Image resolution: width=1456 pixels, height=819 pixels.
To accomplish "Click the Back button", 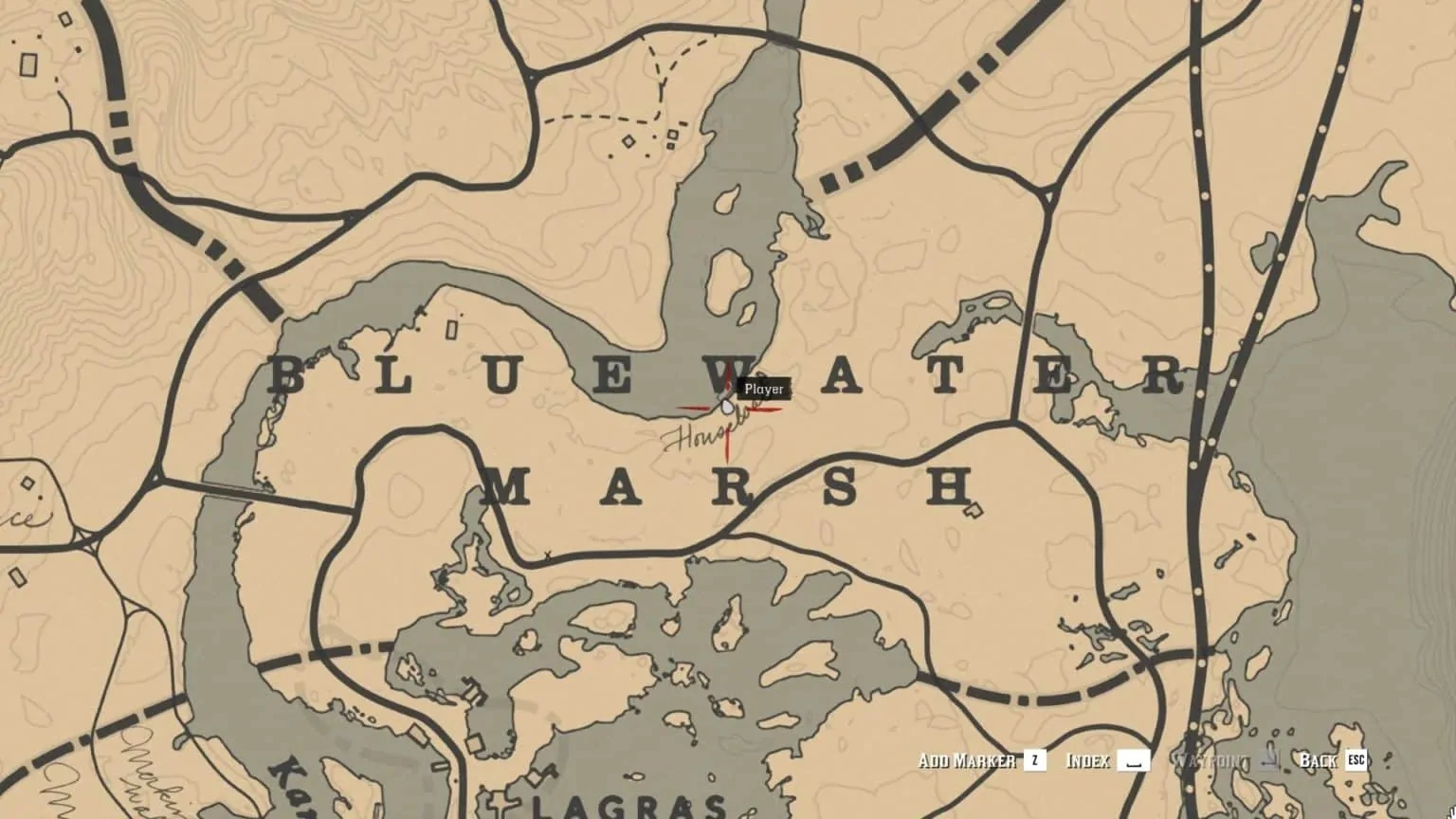I will 1319,760.
